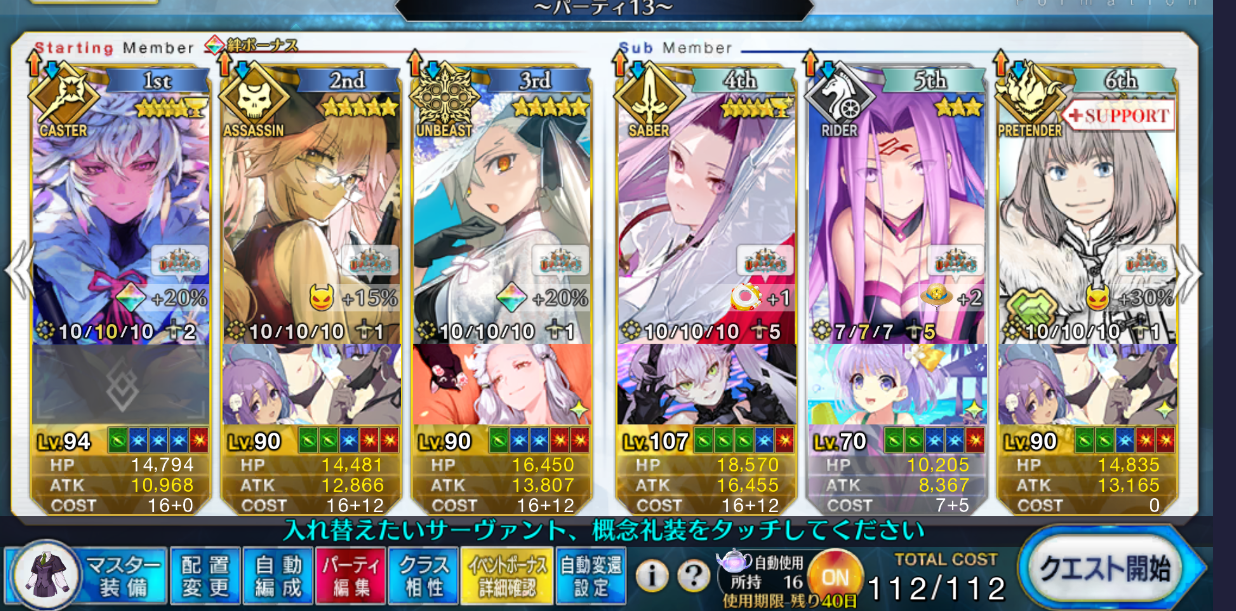Image resolution: width=1236 pixels, height=611 pixels.
Task: Choose the 3rd slot Unbeast servant card
Action: pyautogui.click(x=502, y=220)
